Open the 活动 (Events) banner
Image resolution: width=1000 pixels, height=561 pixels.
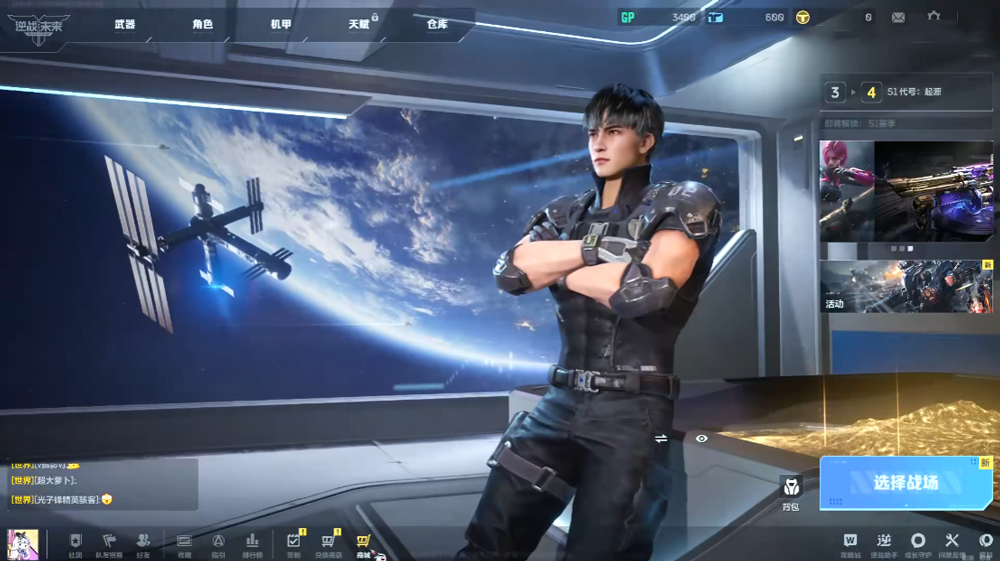pos(906,287)
